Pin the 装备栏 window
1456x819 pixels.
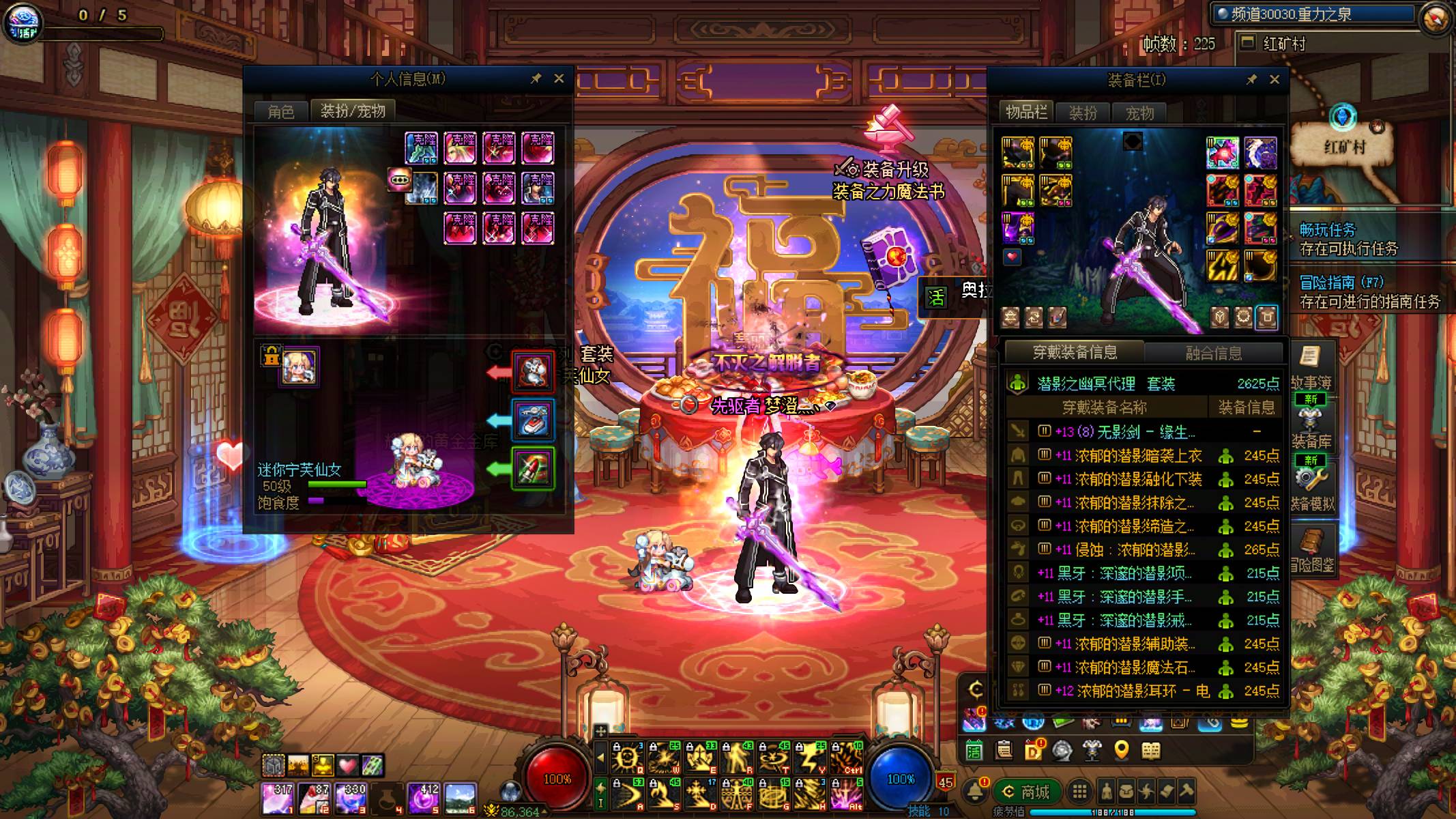[x=1251, y=79]
